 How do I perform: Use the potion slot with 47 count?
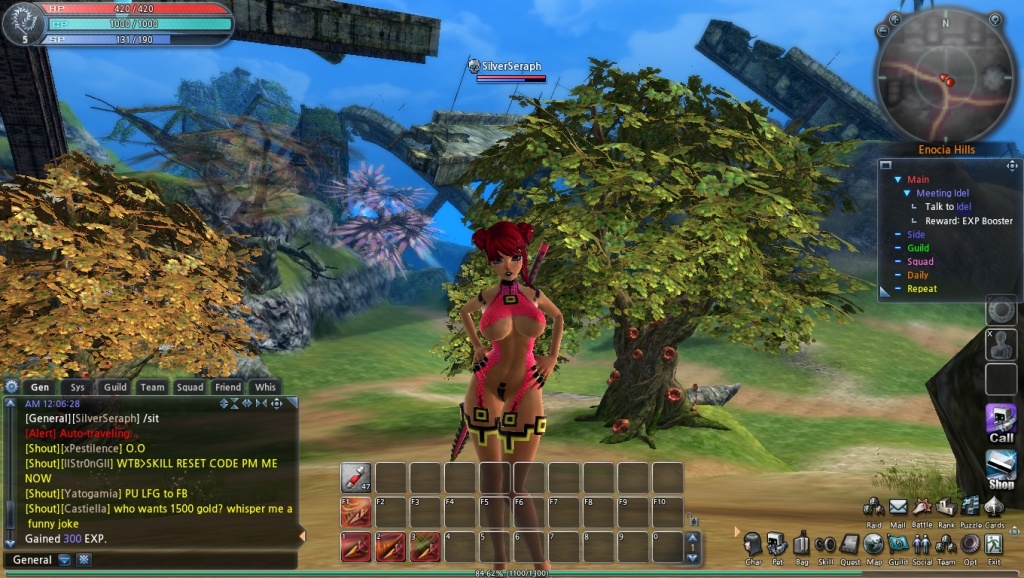pos(356,477)
